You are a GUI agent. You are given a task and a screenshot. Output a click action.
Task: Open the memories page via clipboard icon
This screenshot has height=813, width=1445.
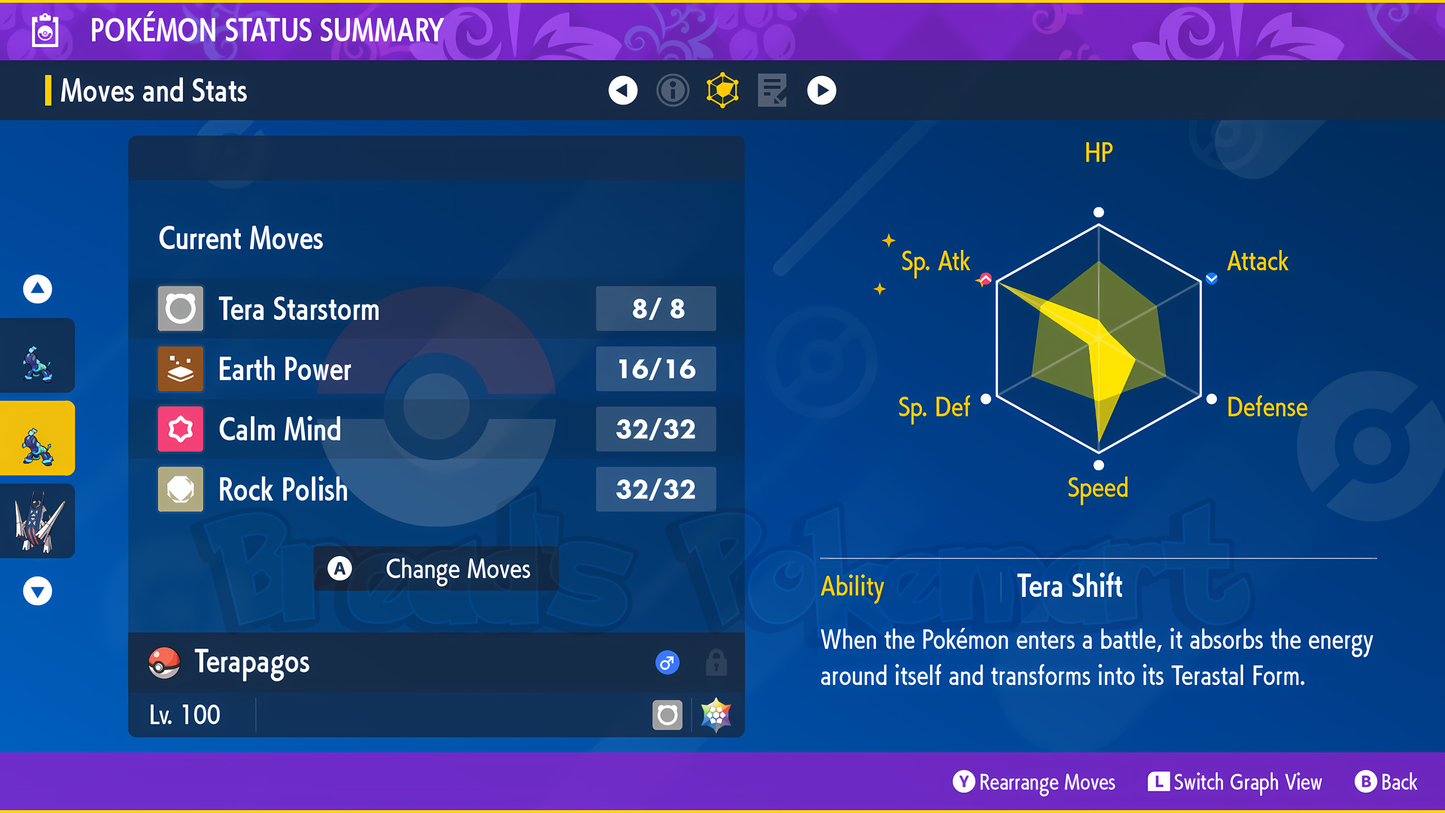pyautogui.click(x=772, y=90)
